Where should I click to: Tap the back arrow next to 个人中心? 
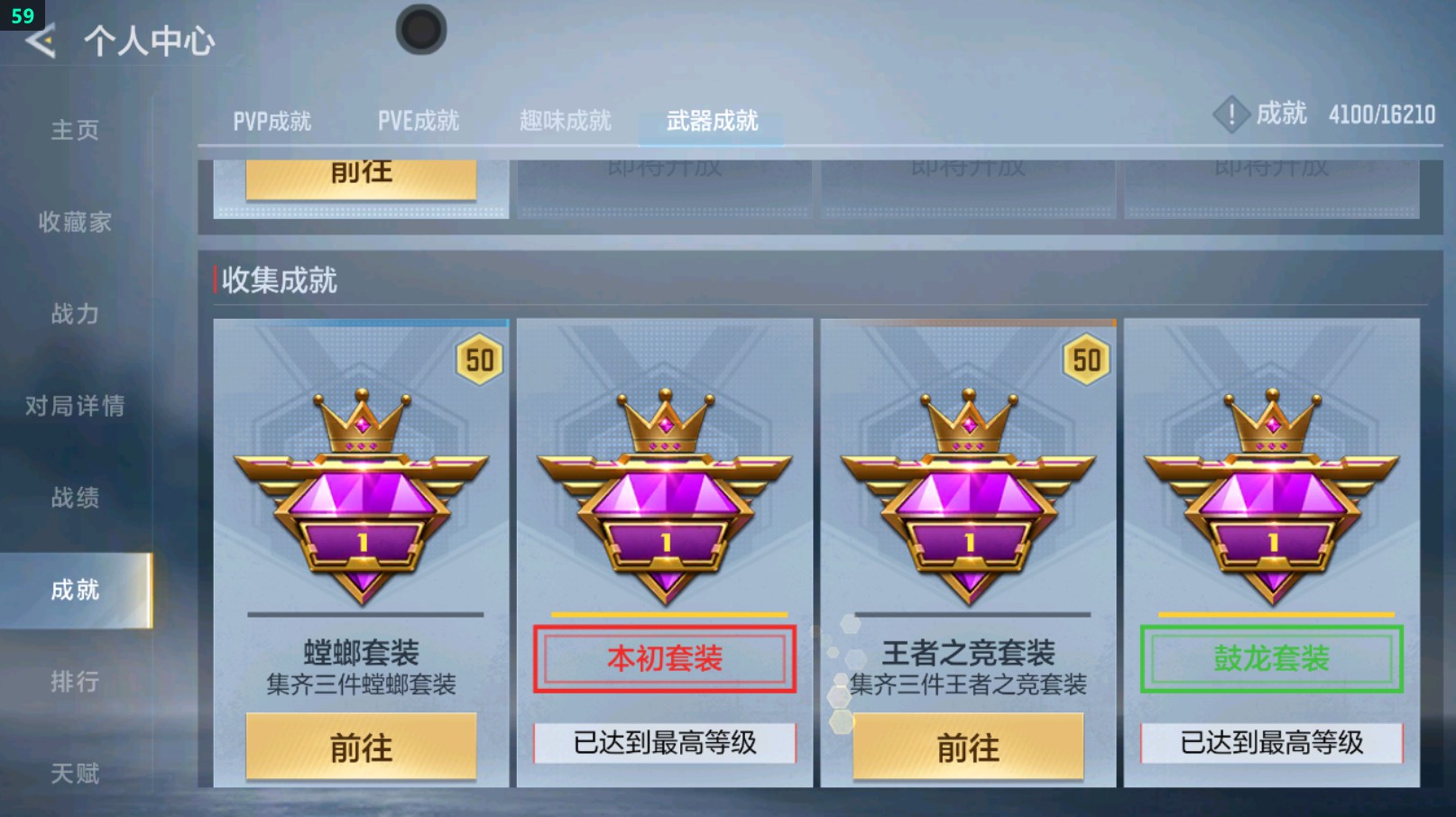click(x=40, y=40)
